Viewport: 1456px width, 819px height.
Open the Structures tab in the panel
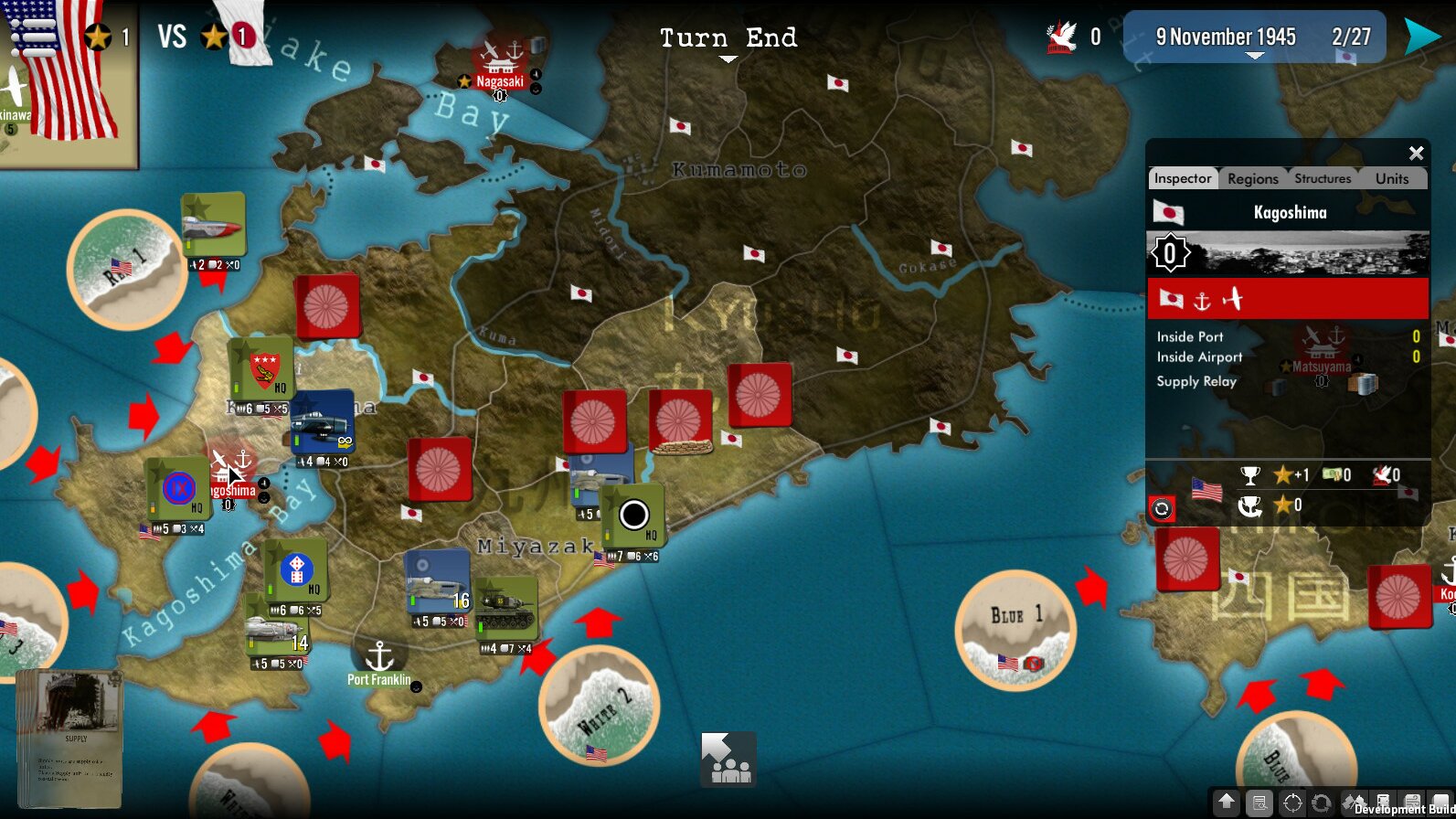tap(1323, 179)
